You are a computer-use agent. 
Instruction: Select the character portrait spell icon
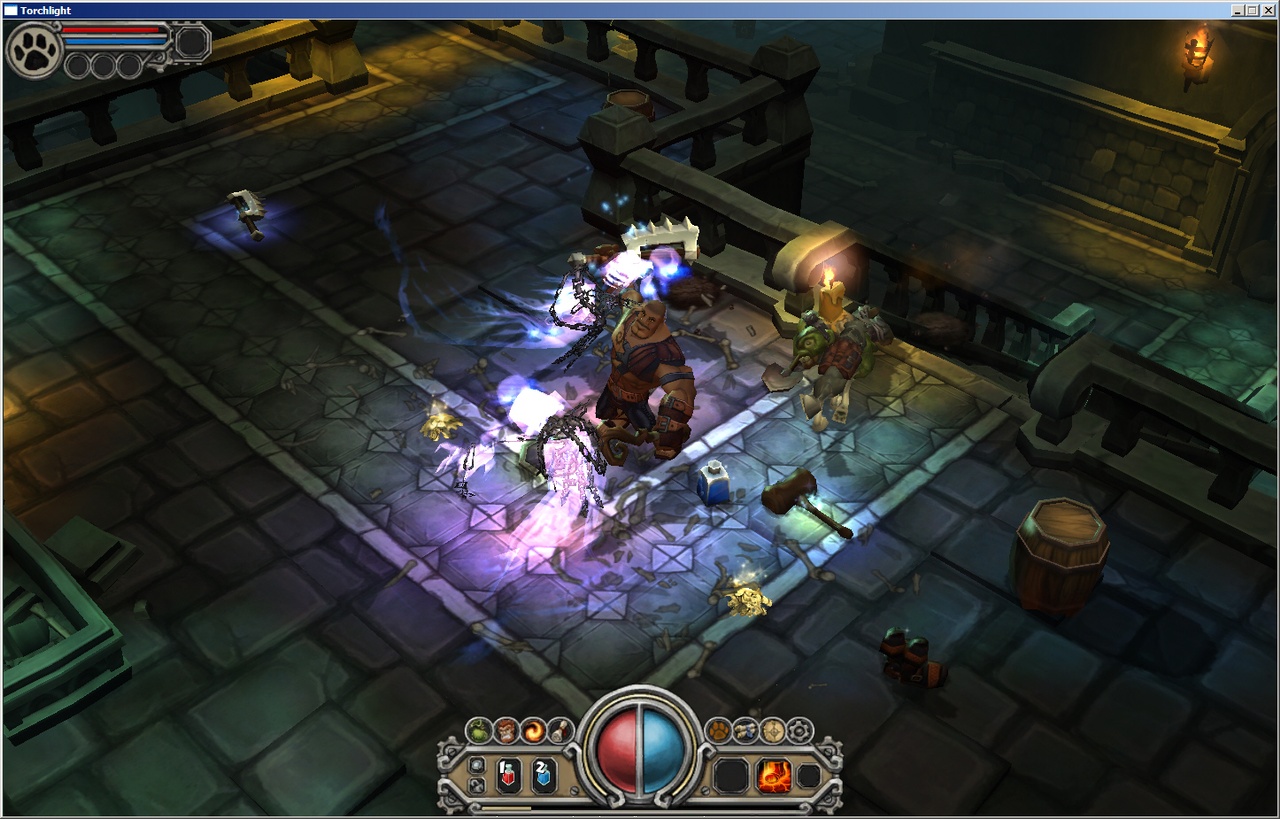point(507,731)
